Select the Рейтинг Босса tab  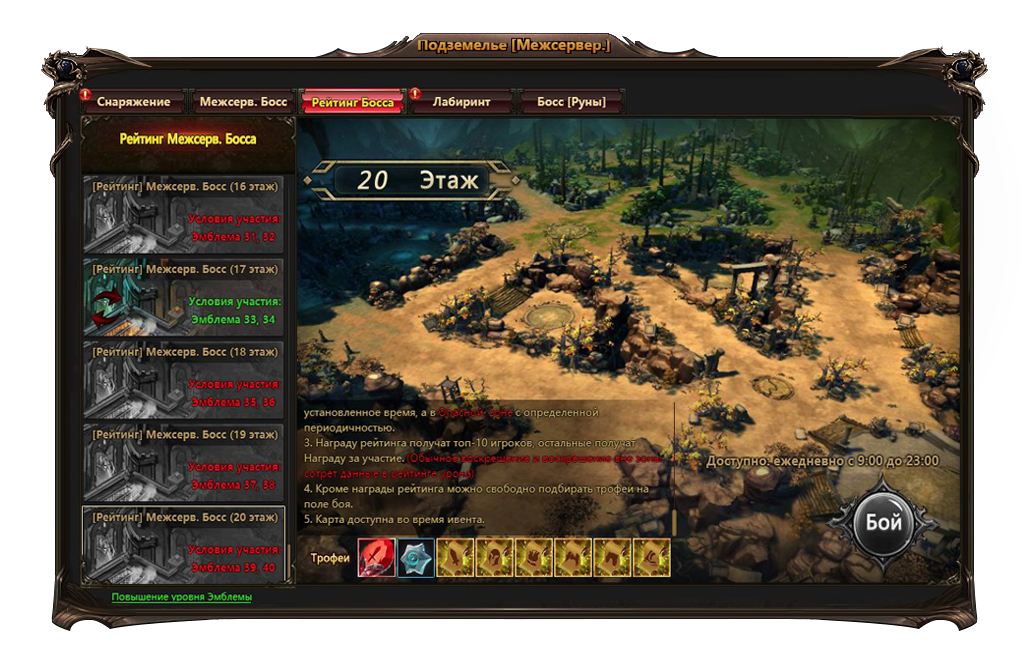tap(352, 102)
